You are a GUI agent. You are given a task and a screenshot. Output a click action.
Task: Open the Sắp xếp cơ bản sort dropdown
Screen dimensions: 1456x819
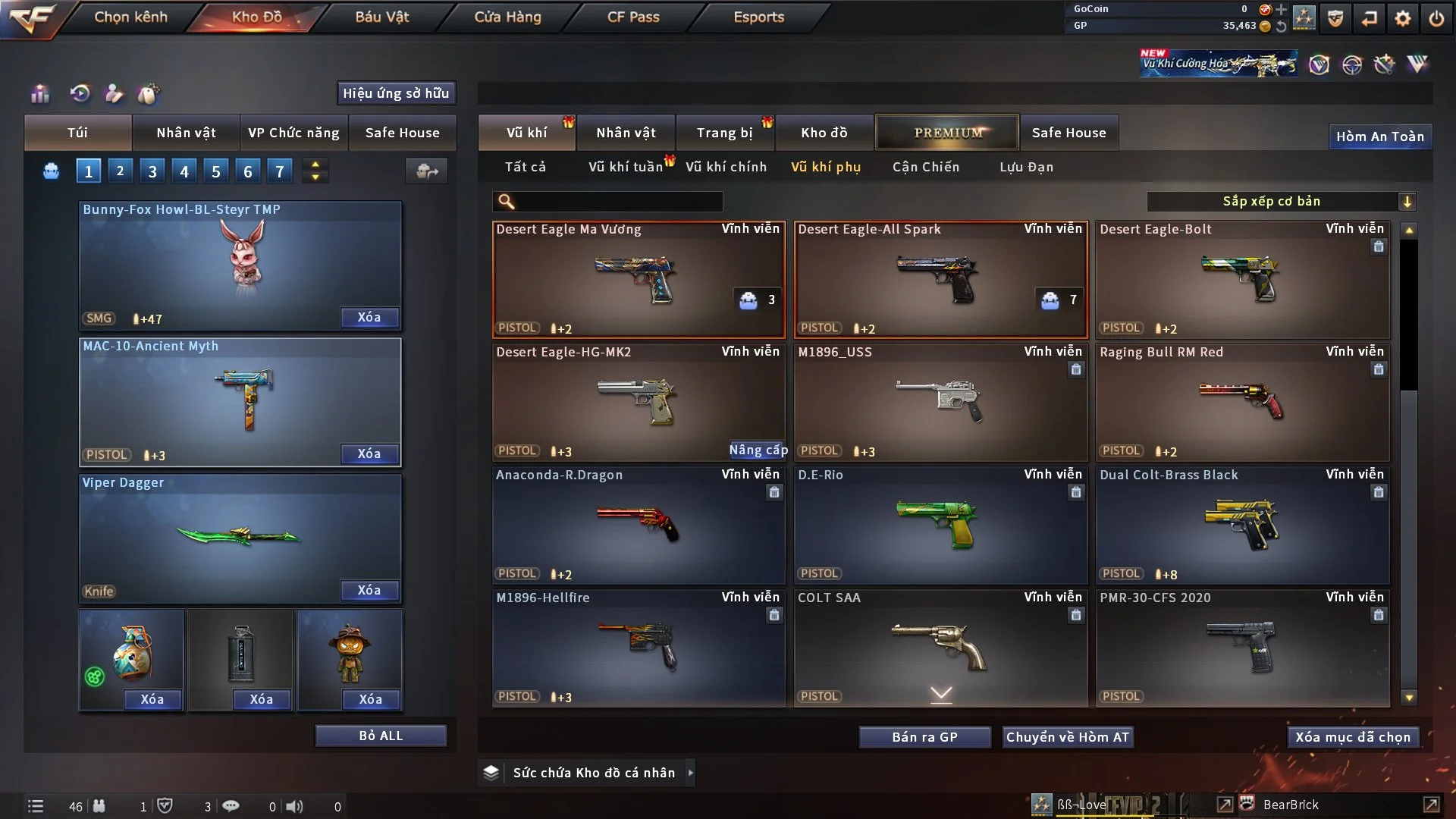(x=1281, y=202)
